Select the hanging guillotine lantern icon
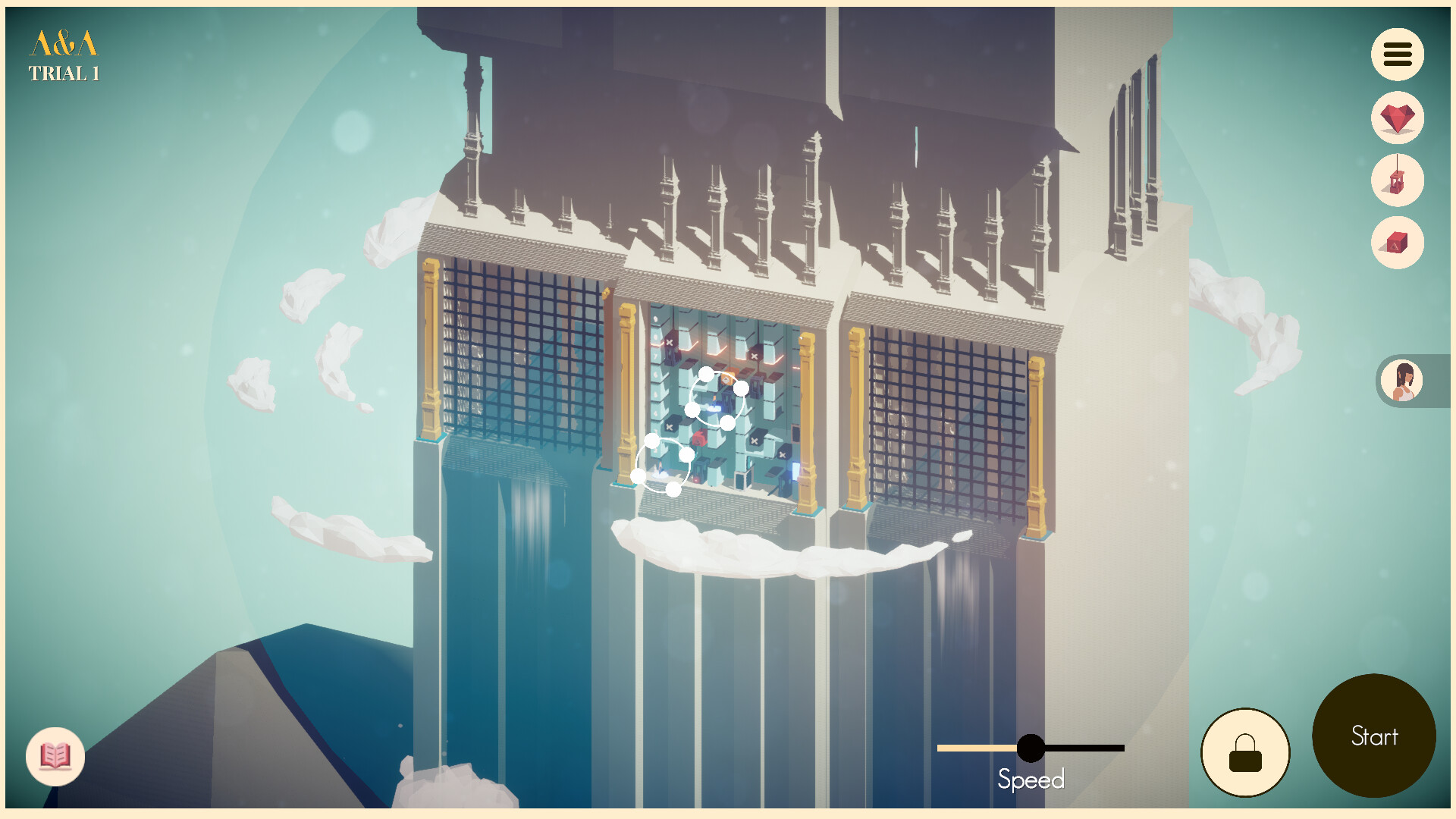 (x=1398, y=181)
